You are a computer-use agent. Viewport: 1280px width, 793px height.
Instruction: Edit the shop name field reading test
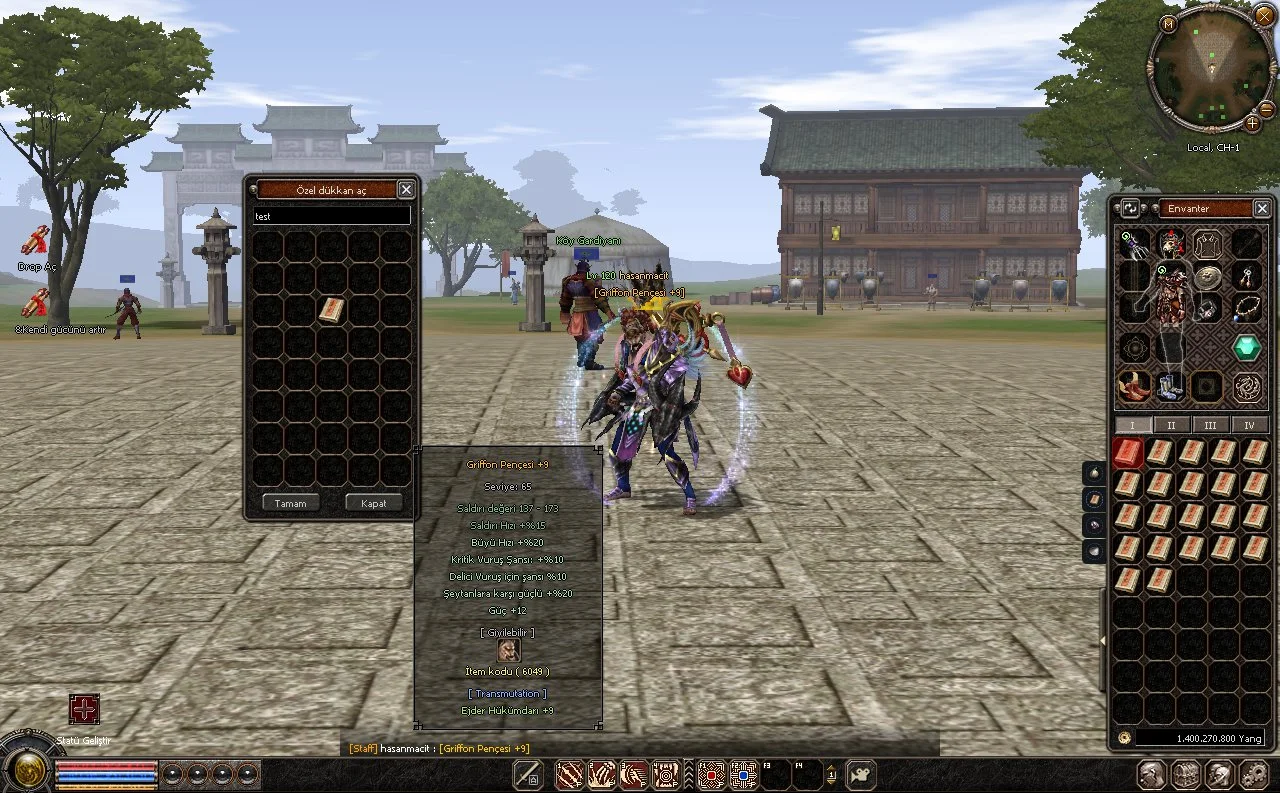coord(331,216)
